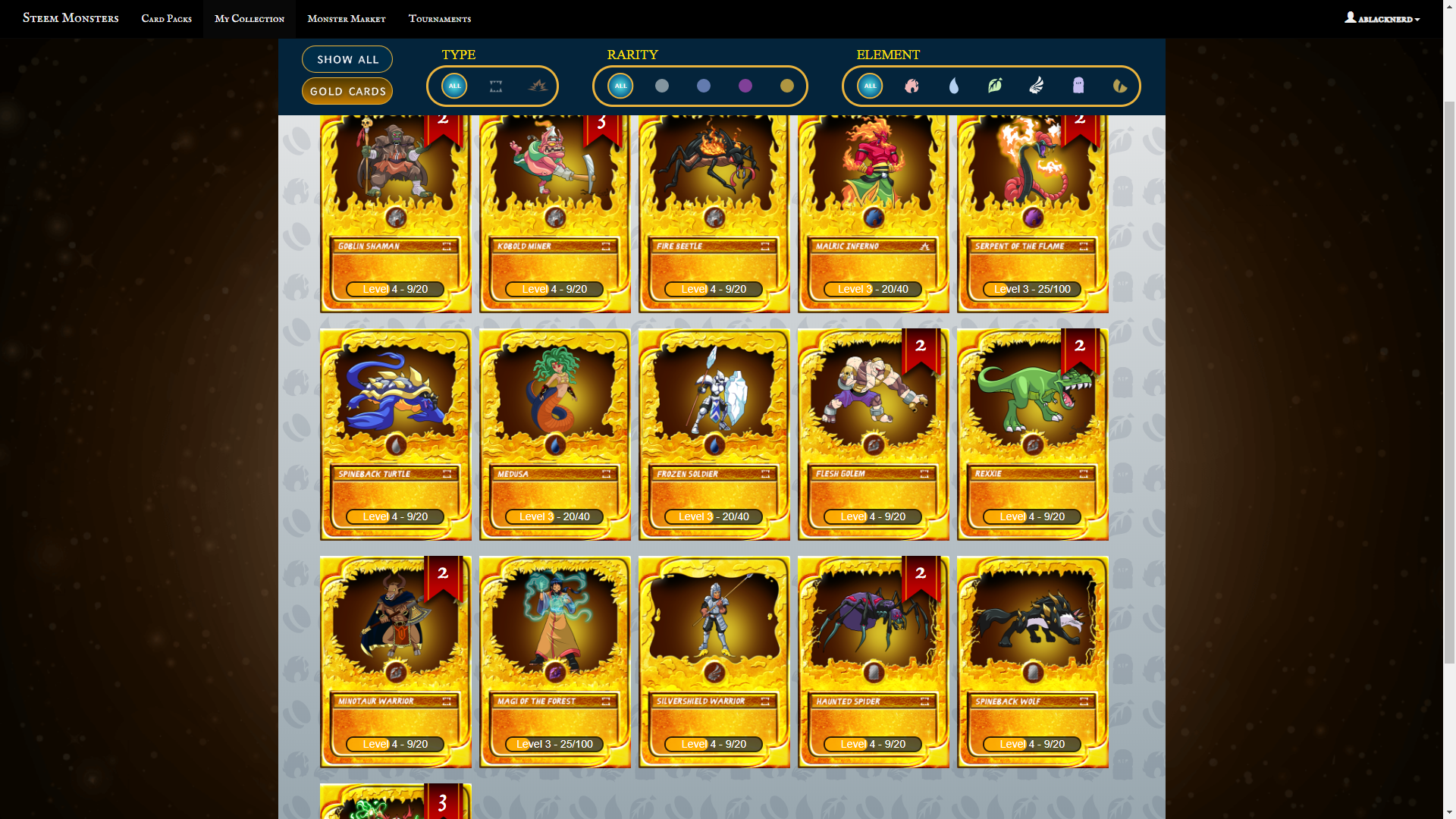Image resolution: width=1456 pixels, height=819 pixels.
Task: Select the Epic purple rarity filter
Action: (745, 86)
